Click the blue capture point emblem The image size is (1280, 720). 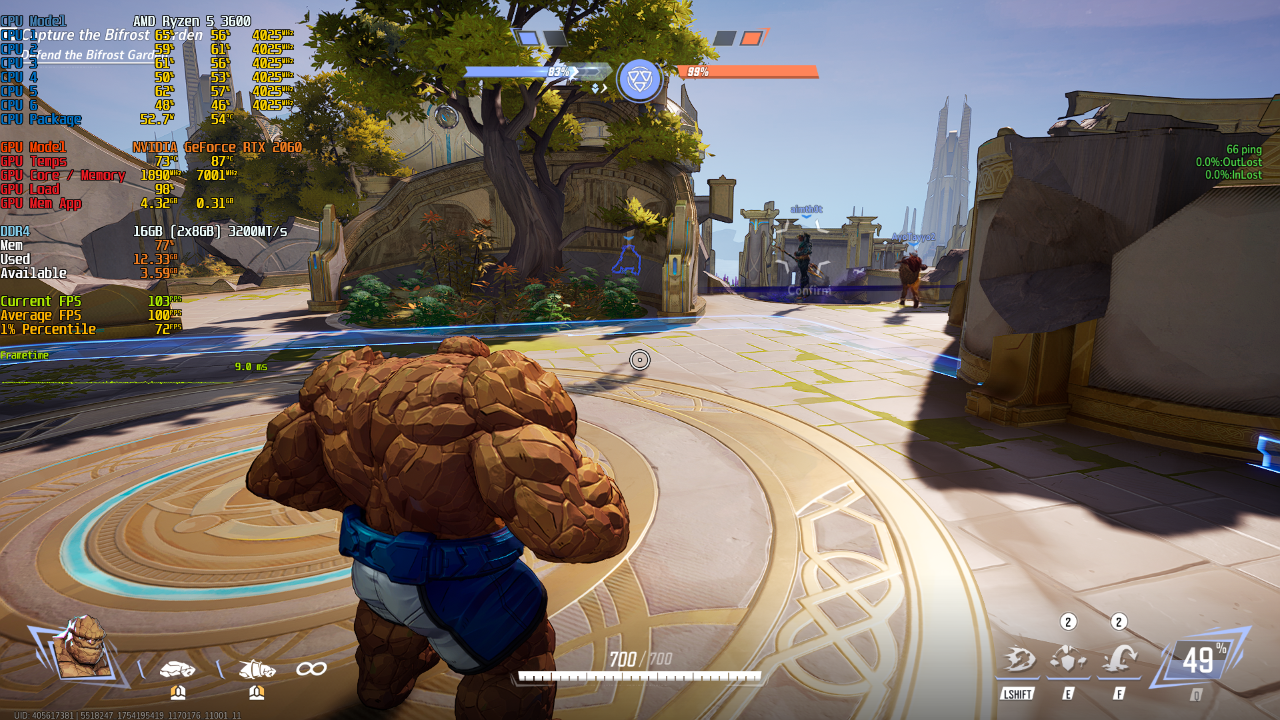639,80
